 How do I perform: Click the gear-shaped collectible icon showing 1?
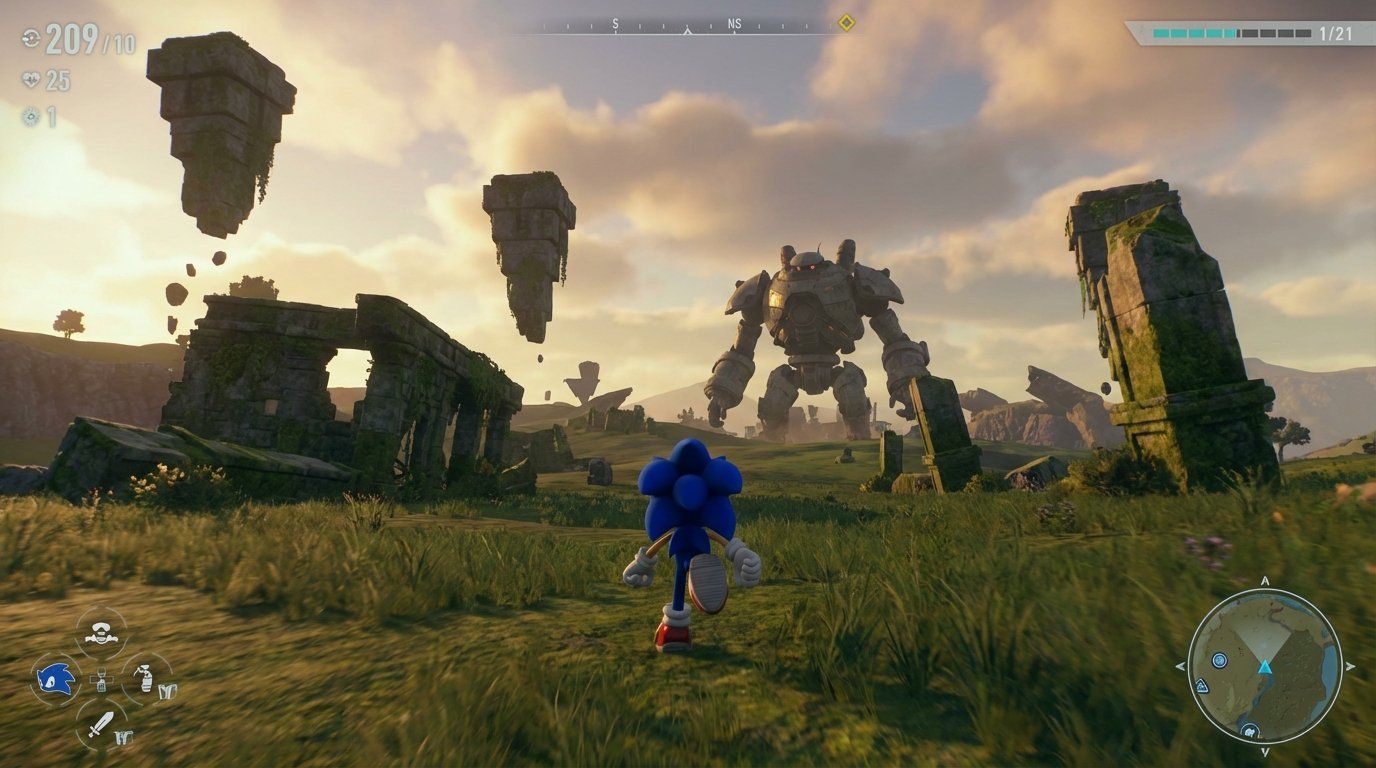(32, 117)
